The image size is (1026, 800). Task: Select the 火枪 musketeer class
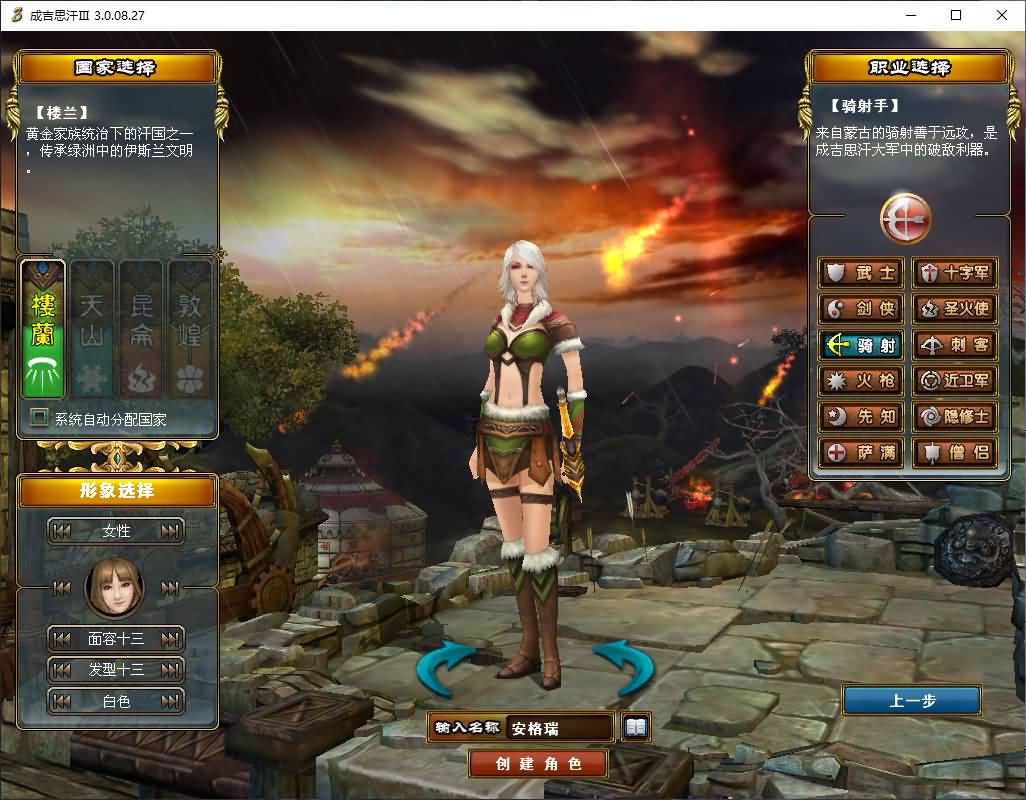(861, 381)
